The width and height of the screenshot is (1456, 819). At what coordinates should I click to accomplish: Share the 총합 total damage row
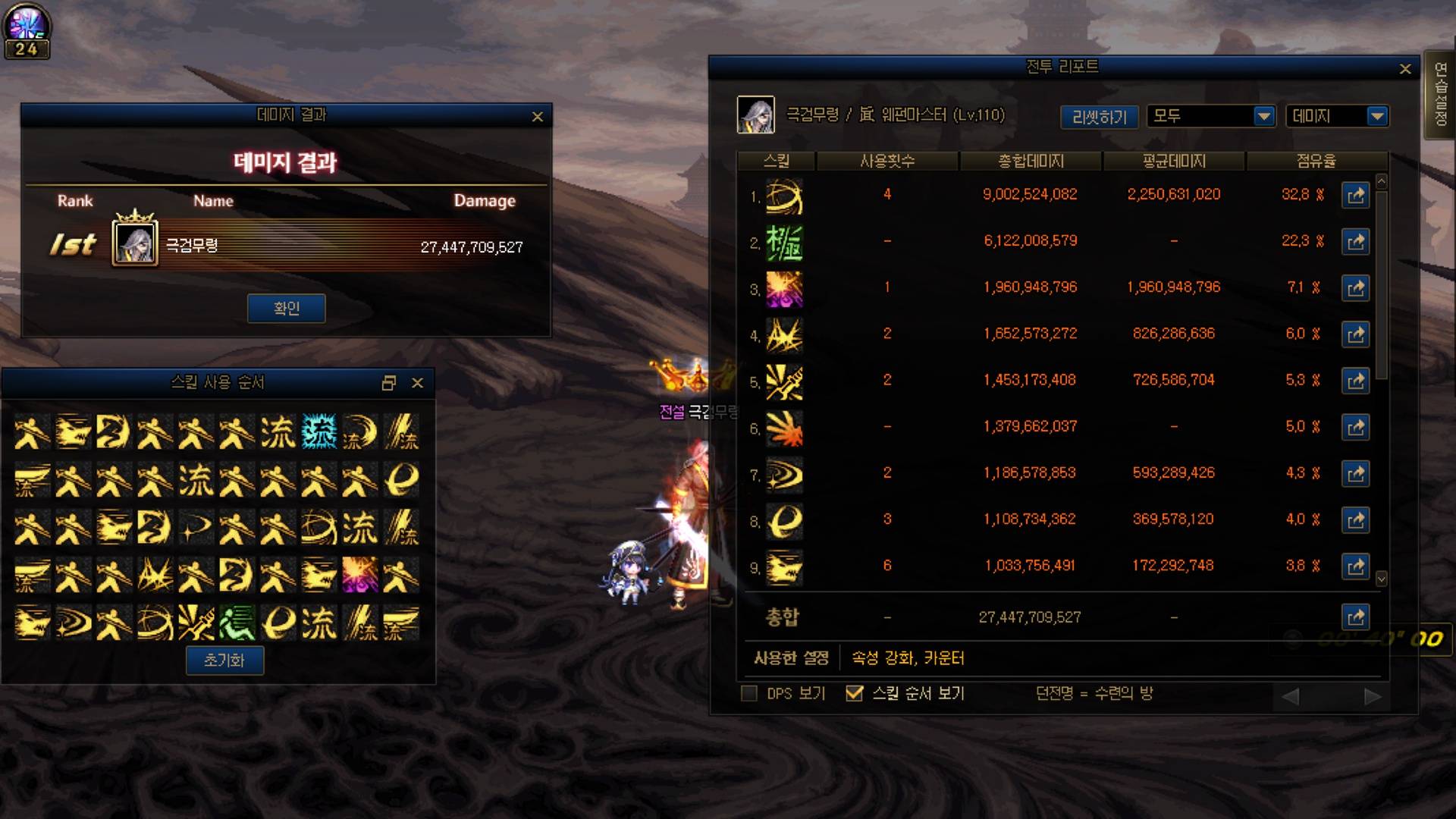click(1356, 617)
